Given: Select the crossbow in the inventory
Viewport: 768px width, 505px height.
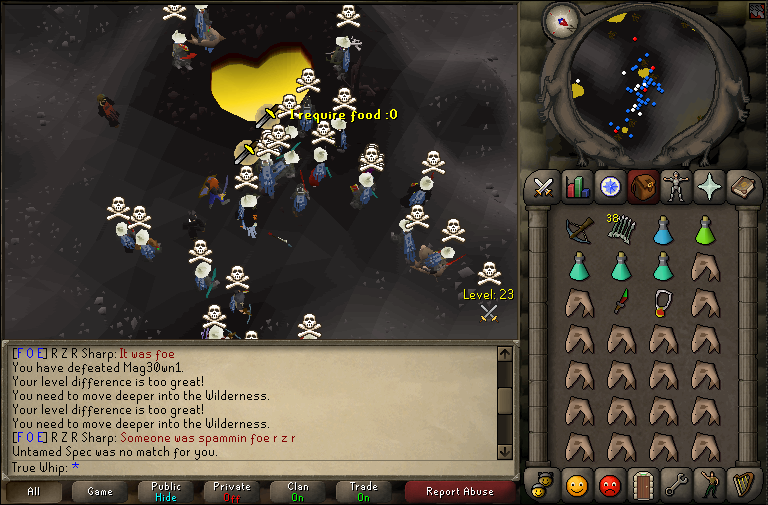Looking at the screenshot, I should (x=578, y=231).
